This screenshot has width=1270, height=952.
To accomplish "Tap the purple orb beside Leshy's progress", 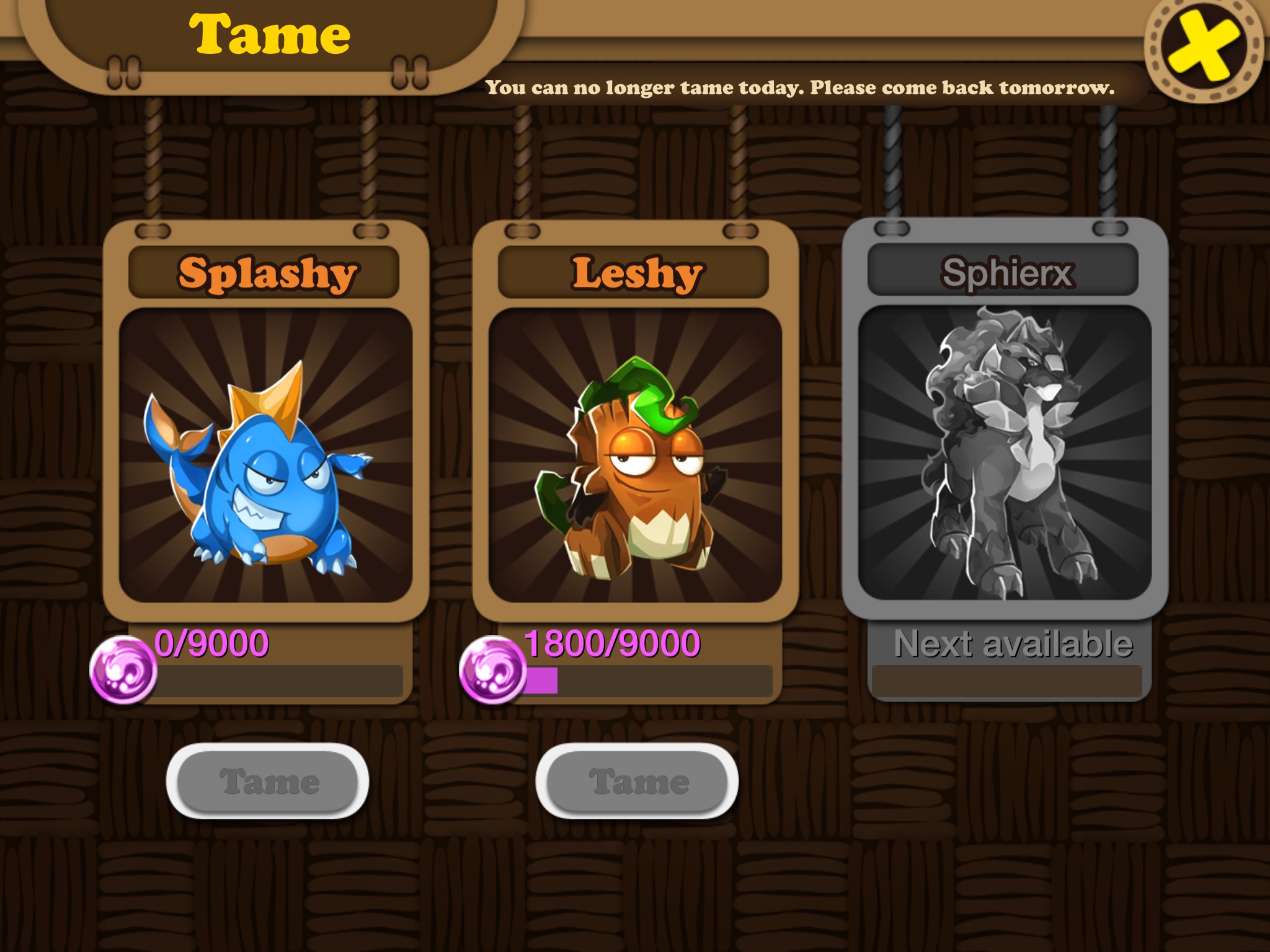I will [x=492, y=671].
